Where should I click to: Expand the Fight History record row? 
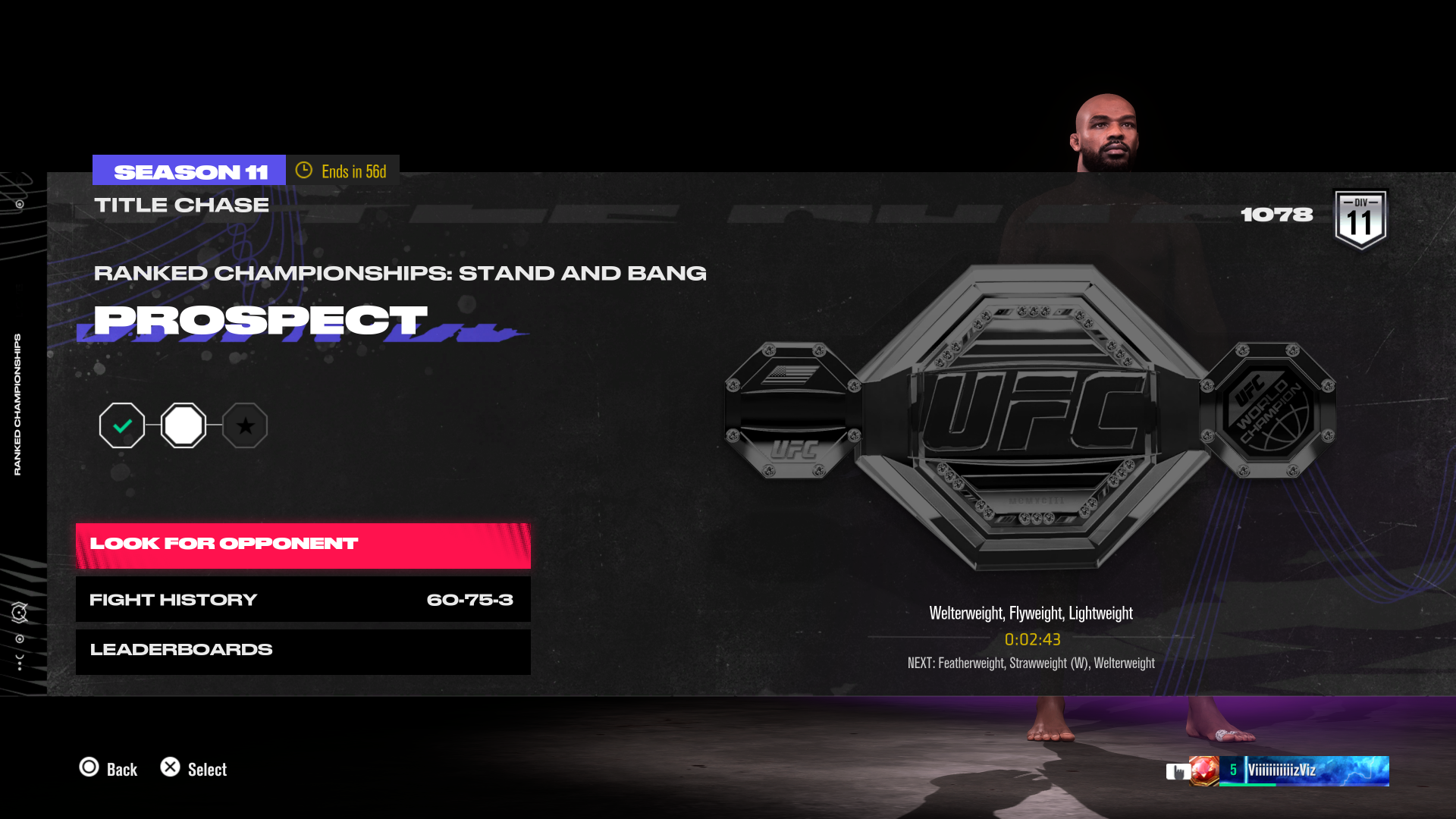[303, 599]
